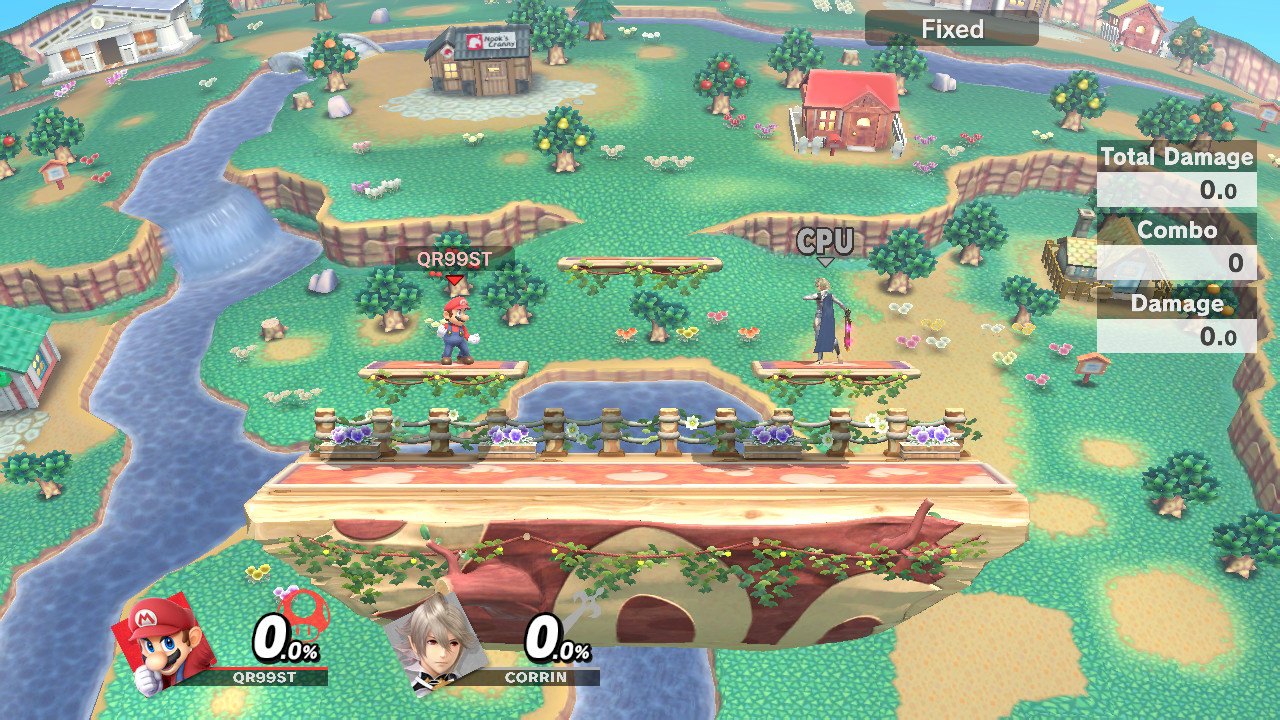Click the Fixed camera mode label
Viewport: 1280px width, 720px height.
tap(951, 29)
